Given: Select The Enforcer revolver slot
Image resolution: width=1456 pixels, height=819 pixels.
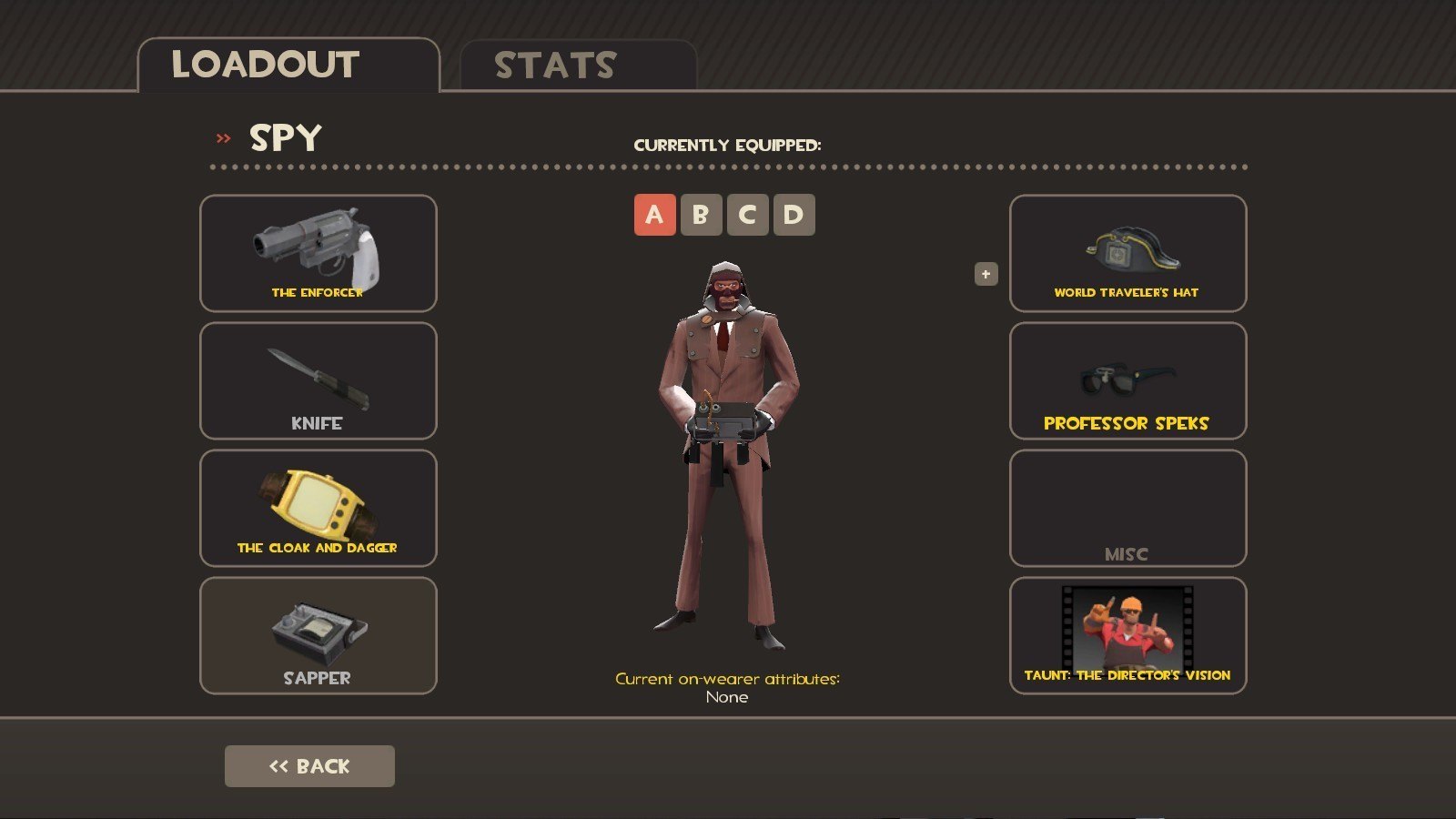Looking at the screenshot, I should click(318, 253).
